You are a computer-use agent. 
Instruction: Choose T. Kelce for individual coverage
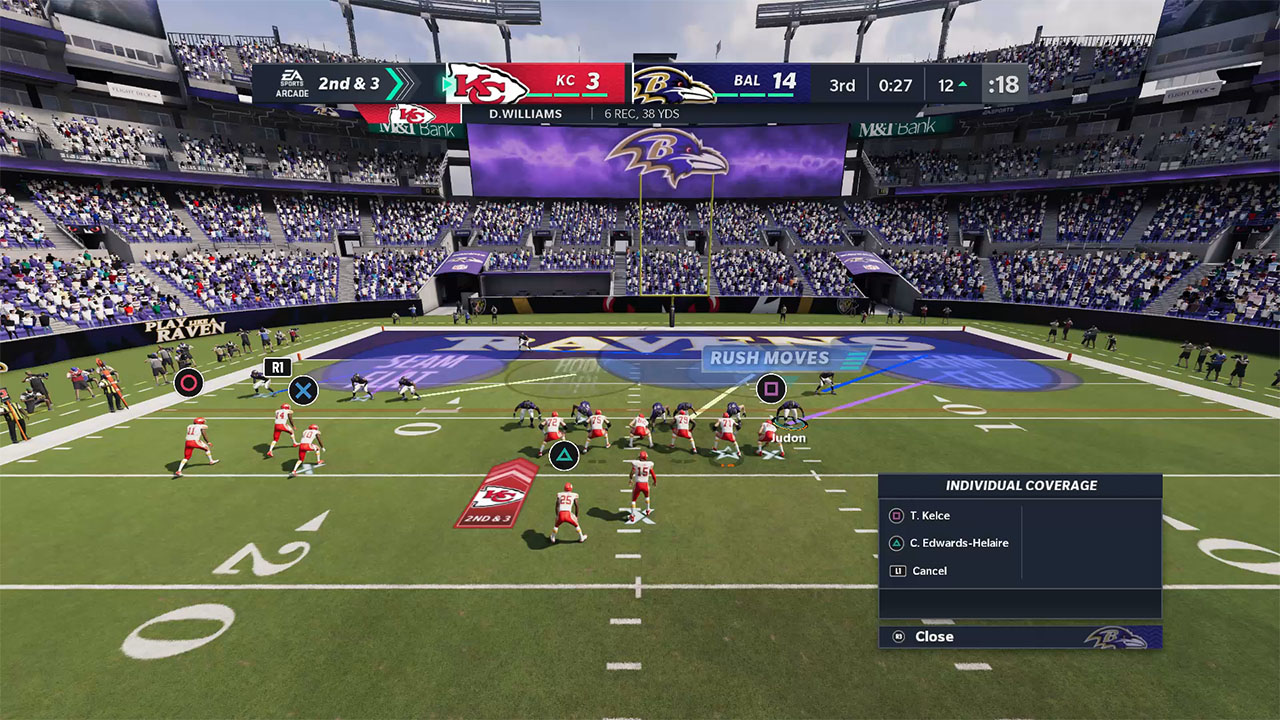pyautogui.click(x=929, y=516)
